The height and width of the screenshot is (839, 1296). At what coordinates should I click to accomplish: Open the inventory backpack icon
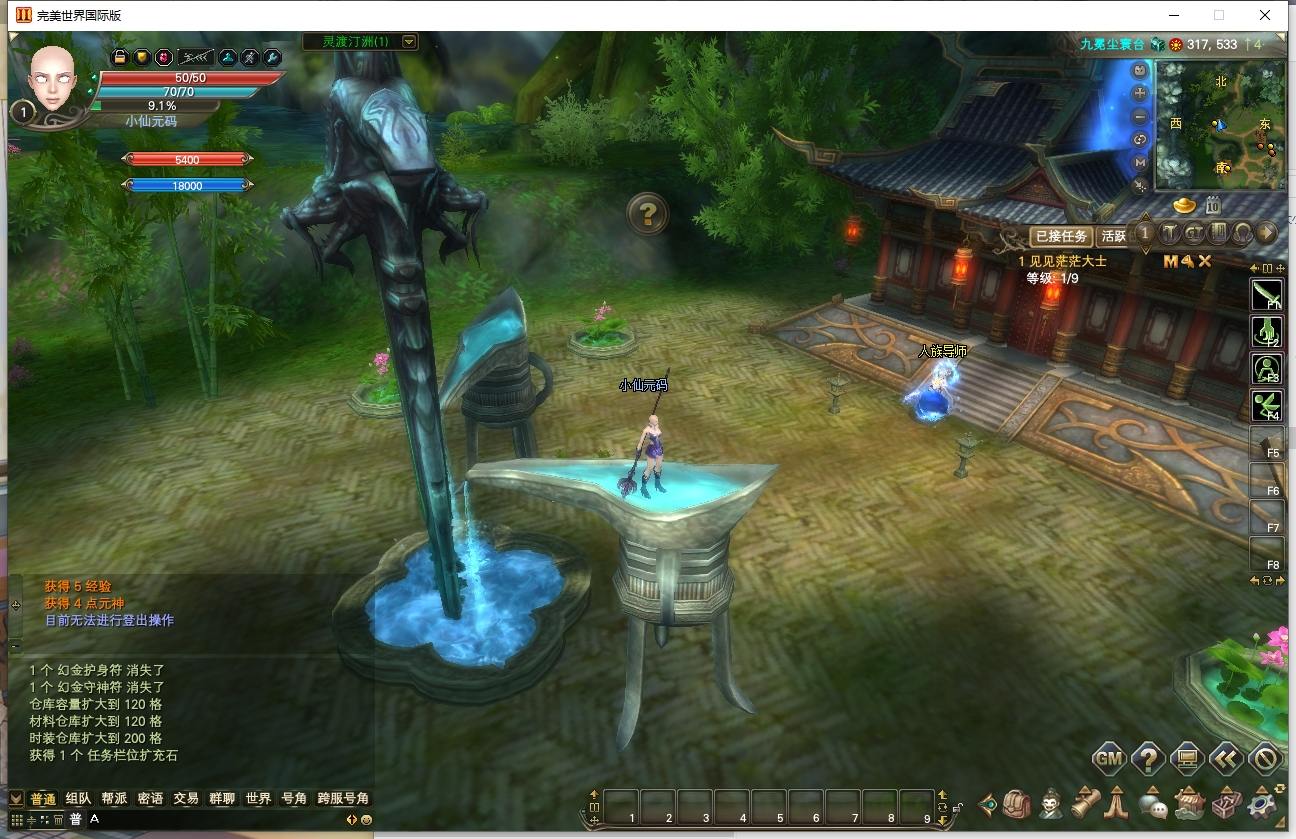click(x=1016, y=805)
